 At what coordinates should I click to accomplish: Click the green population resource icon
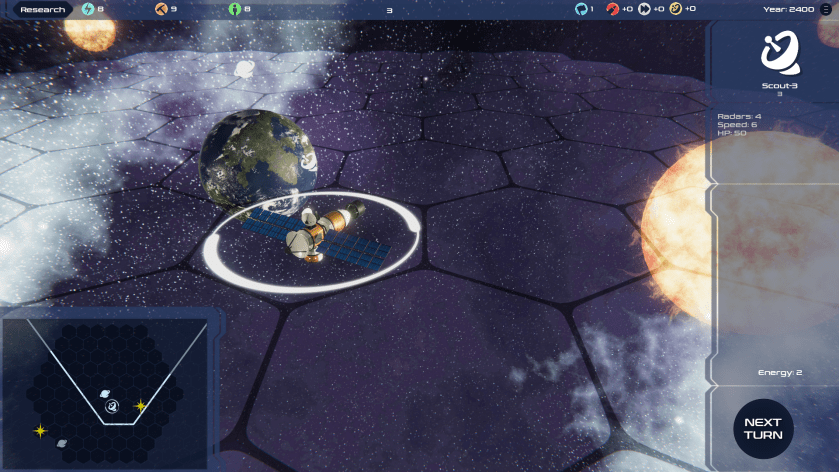235,9
